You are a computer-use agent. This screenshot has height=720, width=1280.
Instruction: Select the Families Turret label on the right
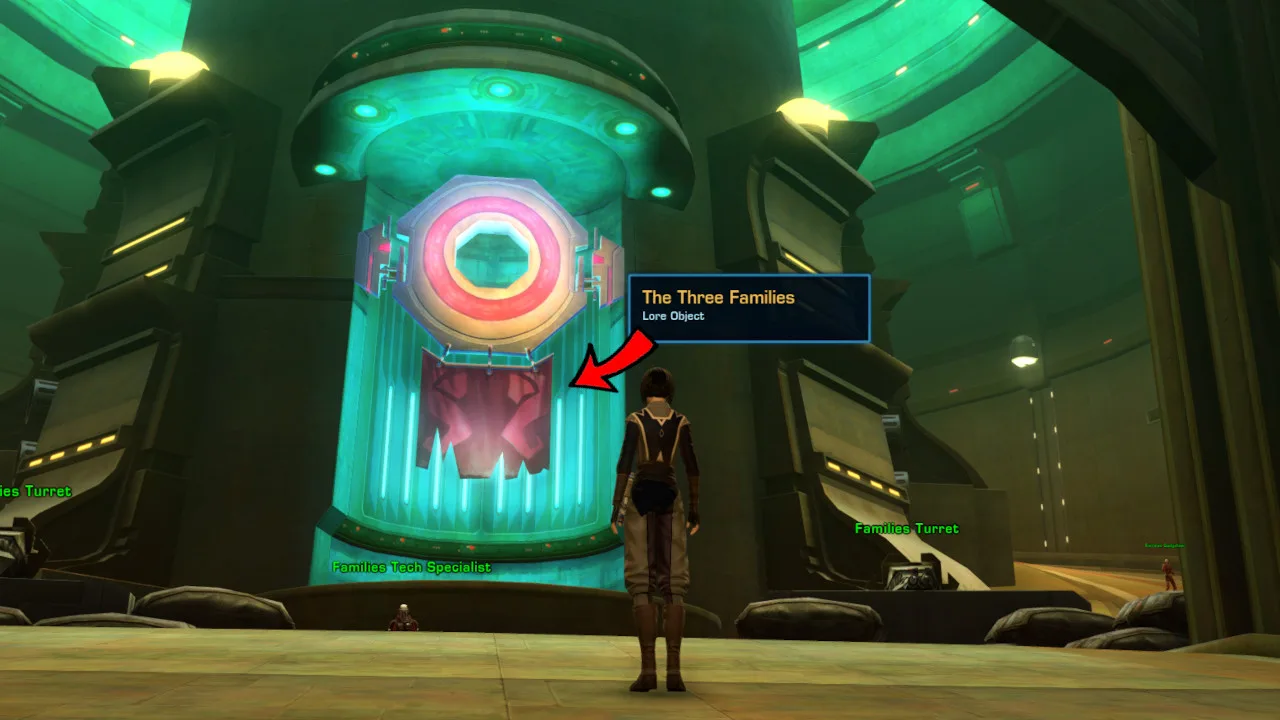[x=905, y=528]
